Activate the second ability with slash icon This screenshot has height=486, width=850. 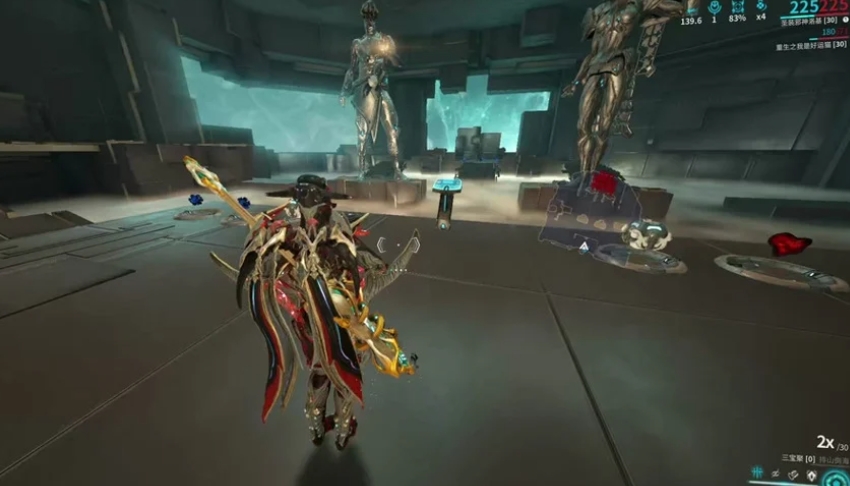click(775, 473)
